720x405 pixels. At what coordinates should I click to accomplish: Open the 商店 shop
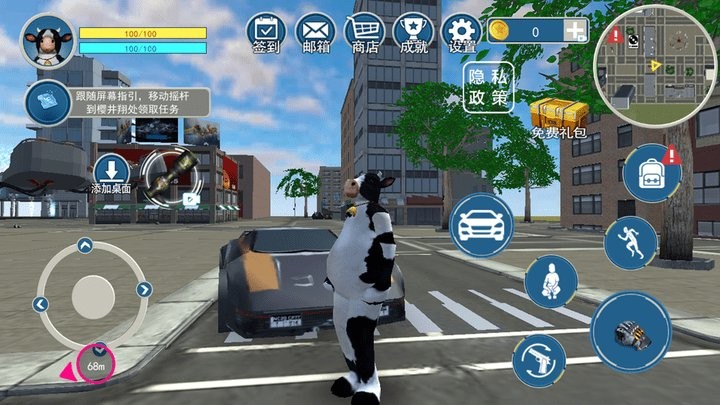pyautogui.click(x=364, y=30)
